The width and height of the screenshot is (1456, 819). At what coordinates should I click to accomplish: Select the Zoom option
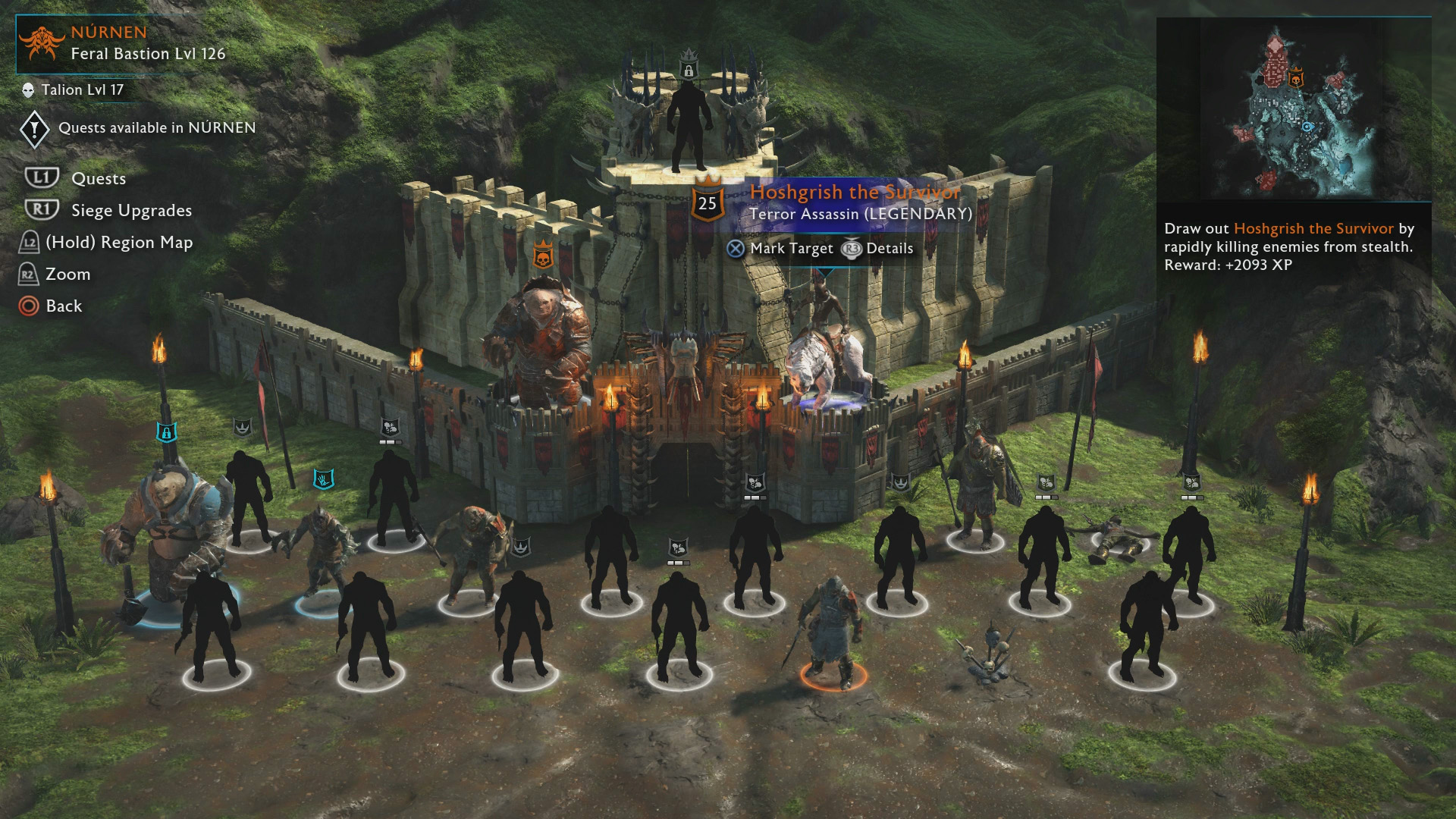67,275
